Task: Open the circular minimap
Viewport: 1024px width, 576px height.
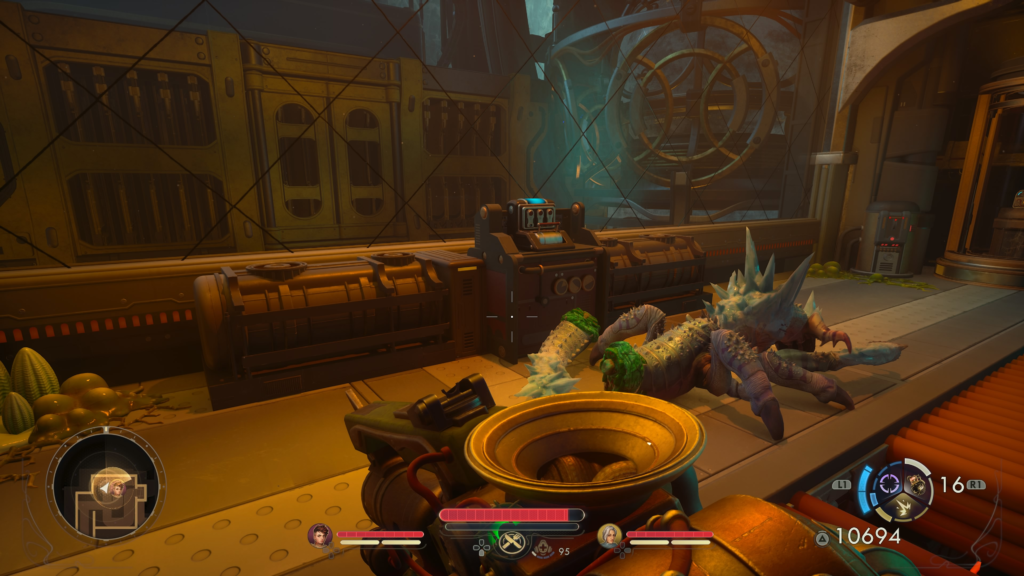Action: [106, 486]
